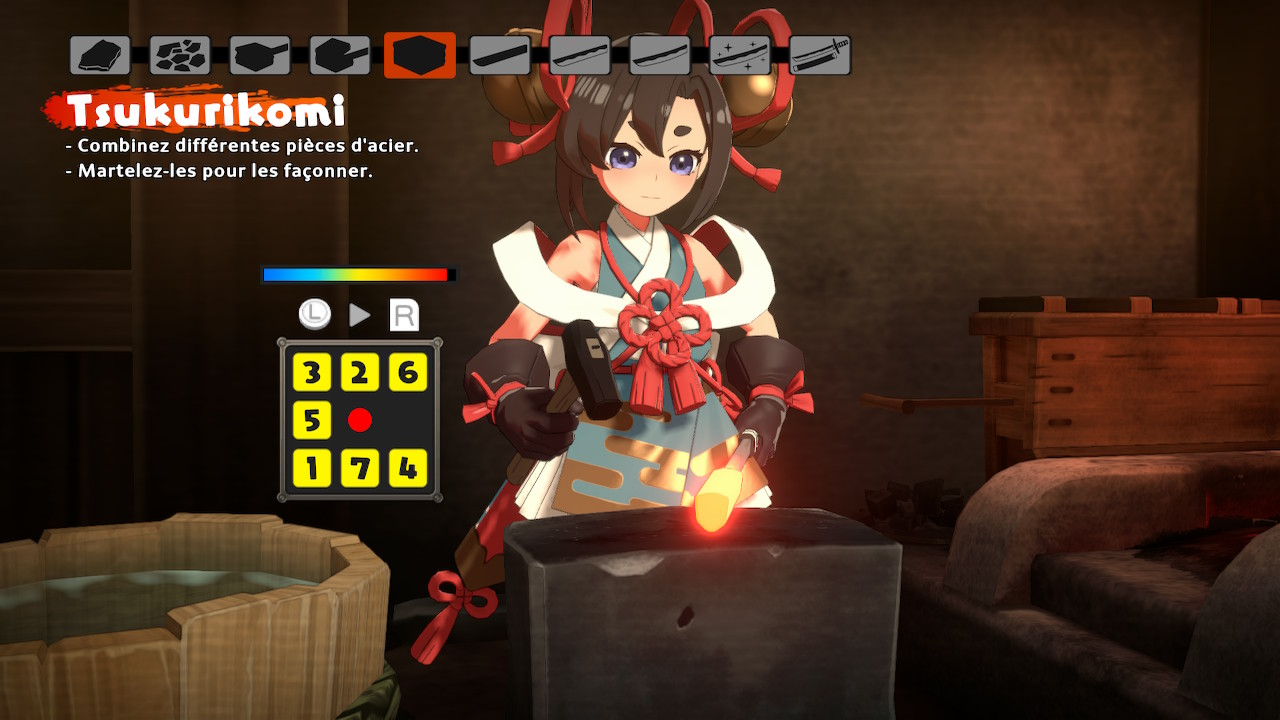Image resolution: width=1280 pixels, height=720 pixels.
Task: Select the yellow number 3 tile
Action: 312,373
